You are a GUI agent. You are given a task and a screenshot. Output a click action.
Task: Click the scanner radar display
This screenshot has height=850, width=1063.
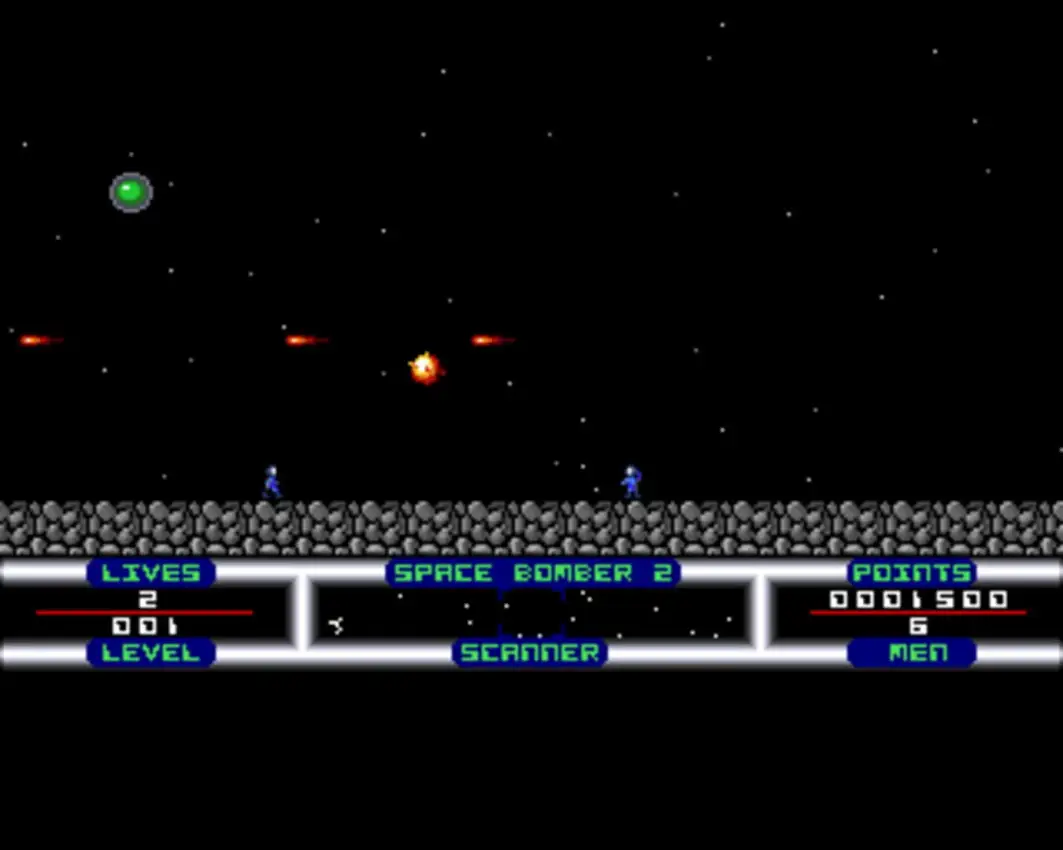(x=531, y=613)
